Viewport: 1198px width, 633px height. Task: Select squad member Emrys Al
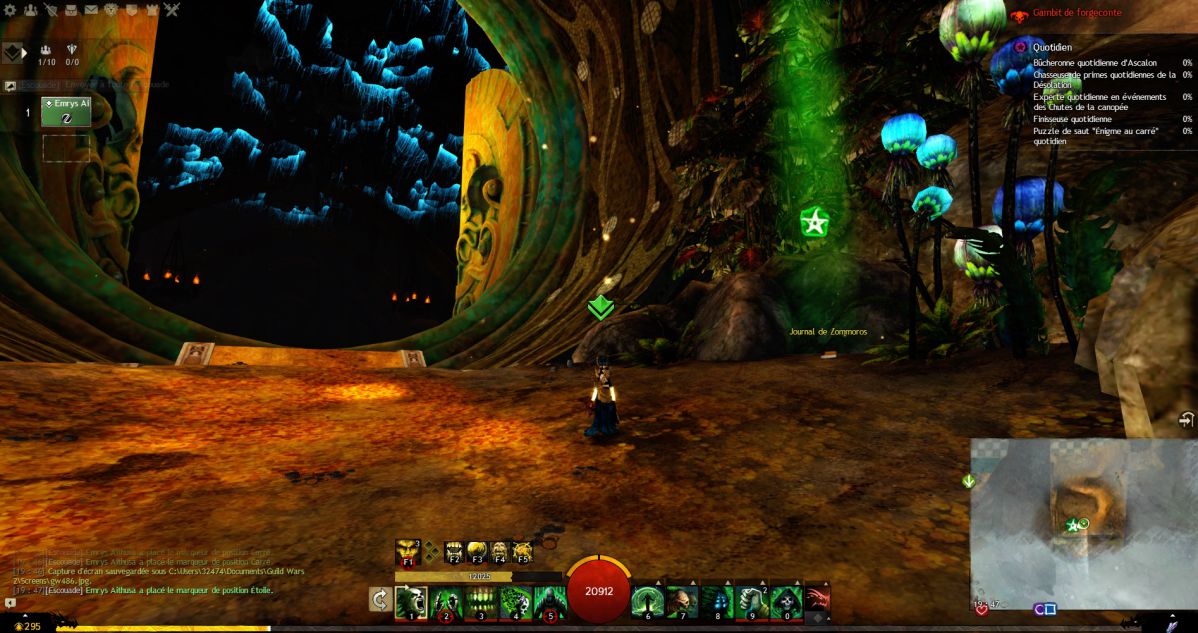[x=66, y=111]
